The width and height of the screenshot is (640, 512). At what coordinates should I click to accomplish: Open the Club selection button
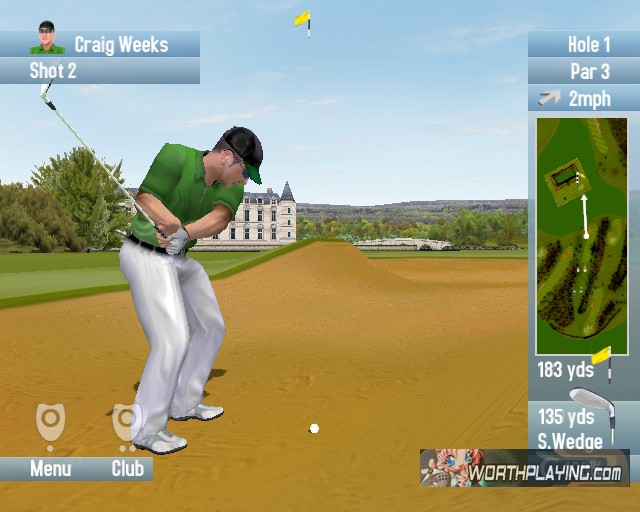(x=127, y=468)
